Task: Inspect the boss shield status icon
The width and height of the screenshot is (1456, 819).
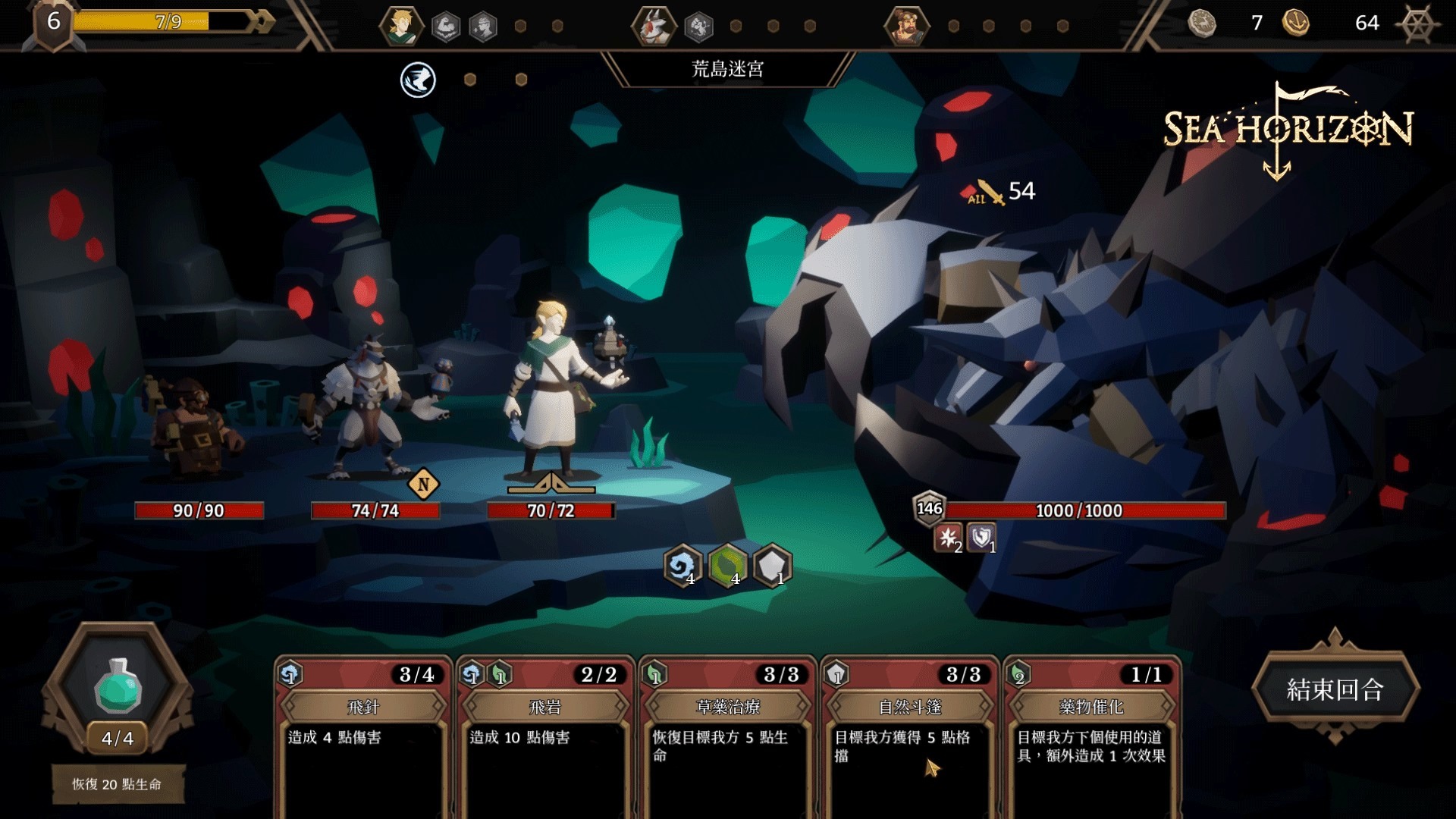Action: coord(981,538)
